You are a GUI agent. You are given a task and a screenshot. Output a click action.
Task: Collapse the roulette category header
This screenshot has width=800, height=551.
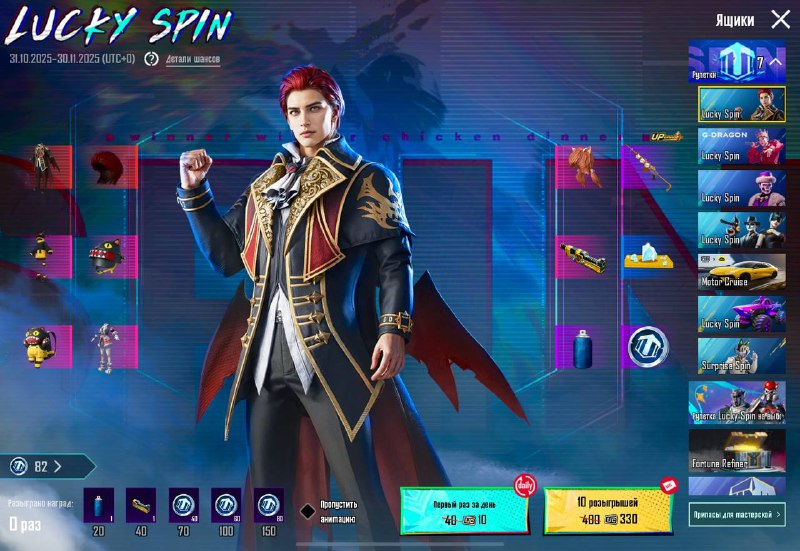pyautogui.click(x=738, y=63)
